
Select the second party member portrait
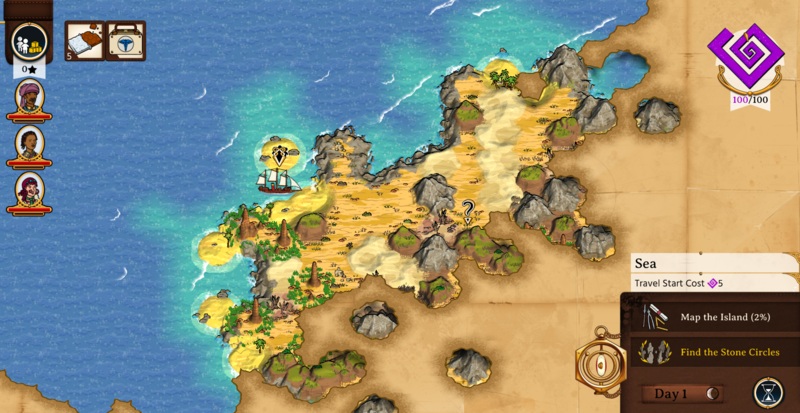pos(30,143)
